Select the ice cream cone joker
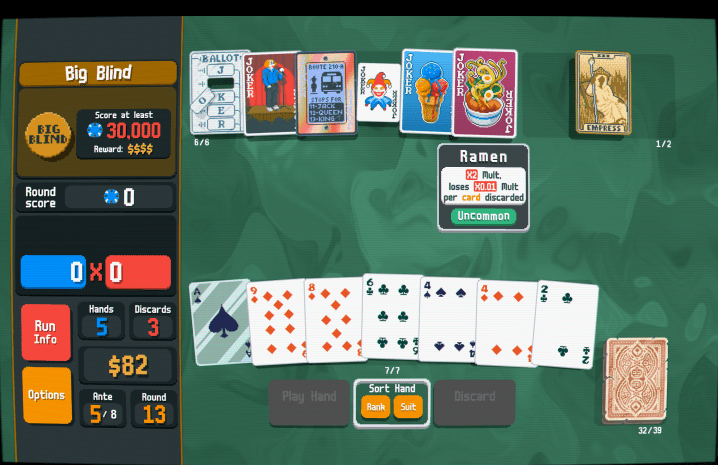 click(x=426, y=92)
